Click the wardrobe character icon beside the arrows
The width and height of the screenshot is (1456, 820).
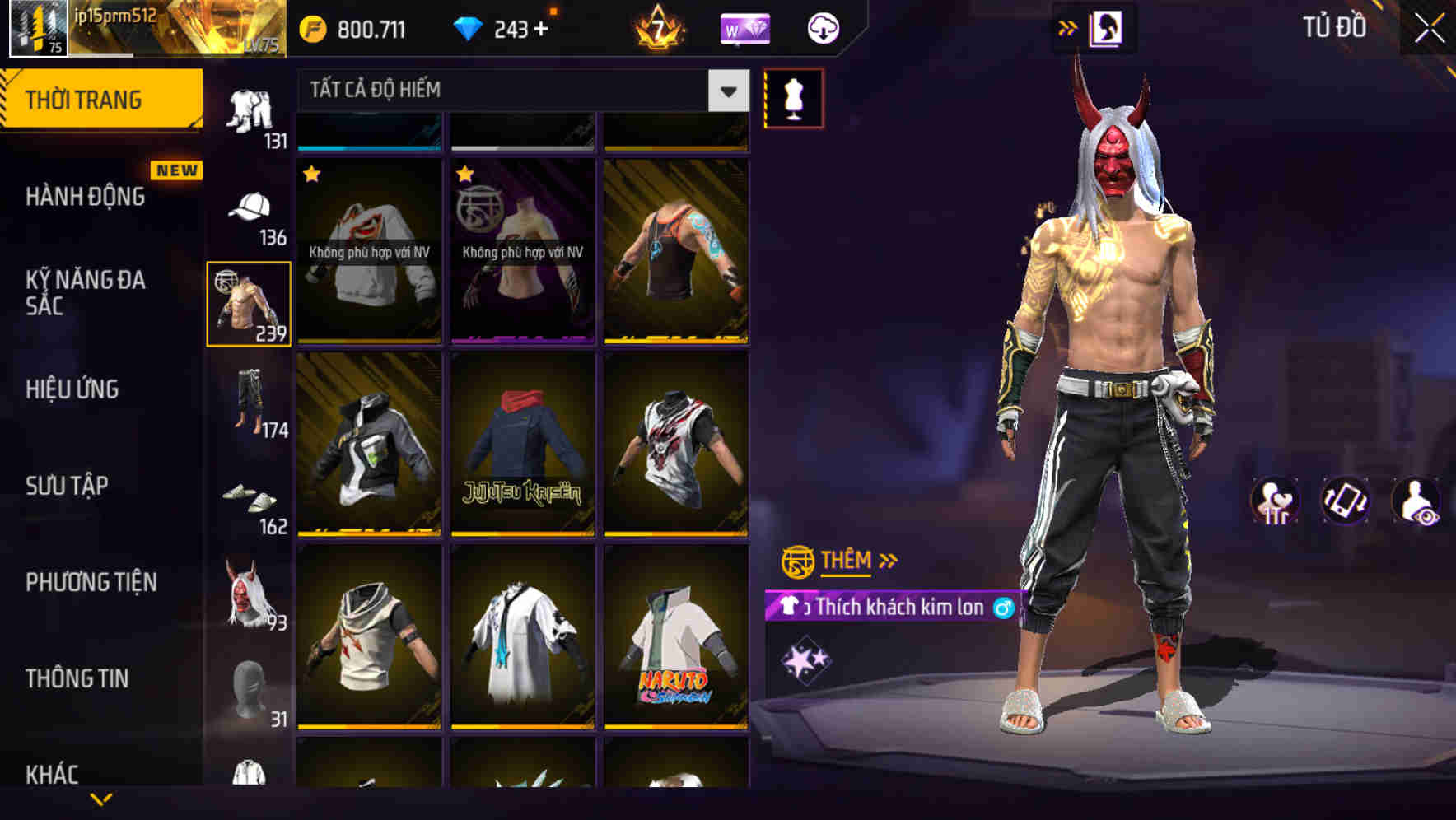coord(1104,27)
